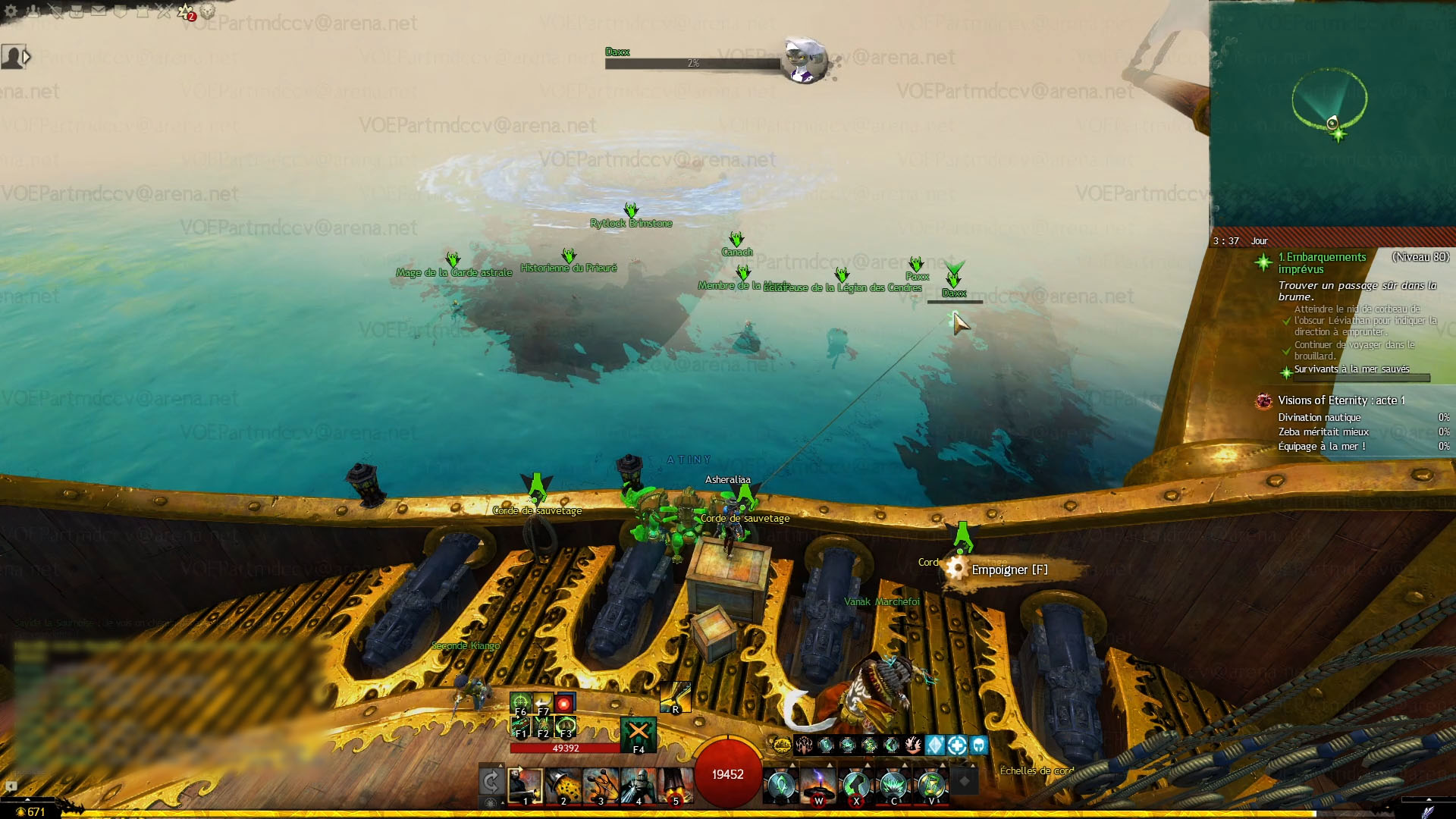Click the weapon swap arrow button

point(491,781)
